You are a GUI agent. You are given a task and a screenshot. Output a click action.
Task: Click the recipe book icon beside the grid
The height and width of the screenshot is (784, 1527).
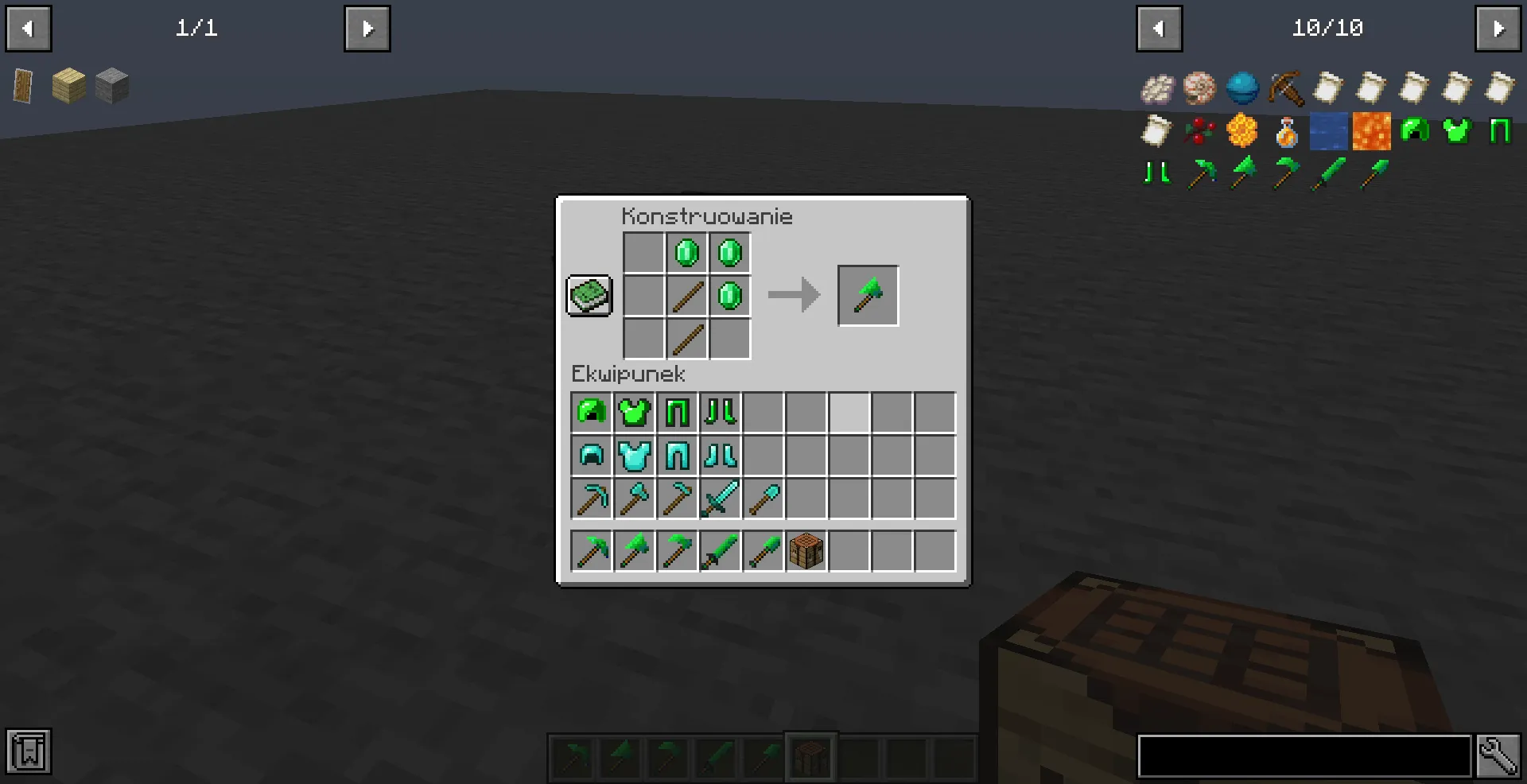point(589,295)
